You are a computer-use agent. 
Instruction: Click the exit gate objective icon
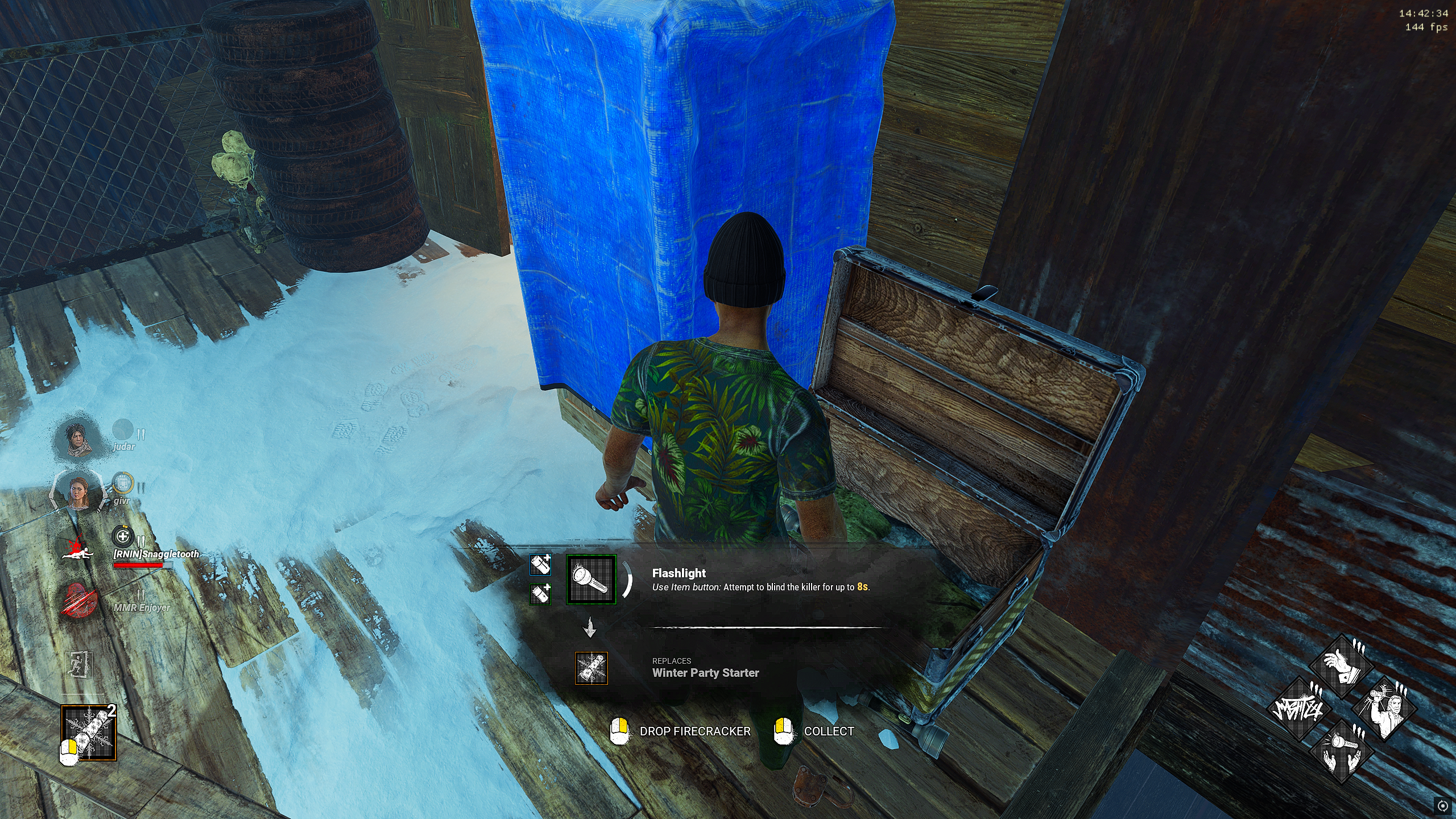(x=79, y=664)
